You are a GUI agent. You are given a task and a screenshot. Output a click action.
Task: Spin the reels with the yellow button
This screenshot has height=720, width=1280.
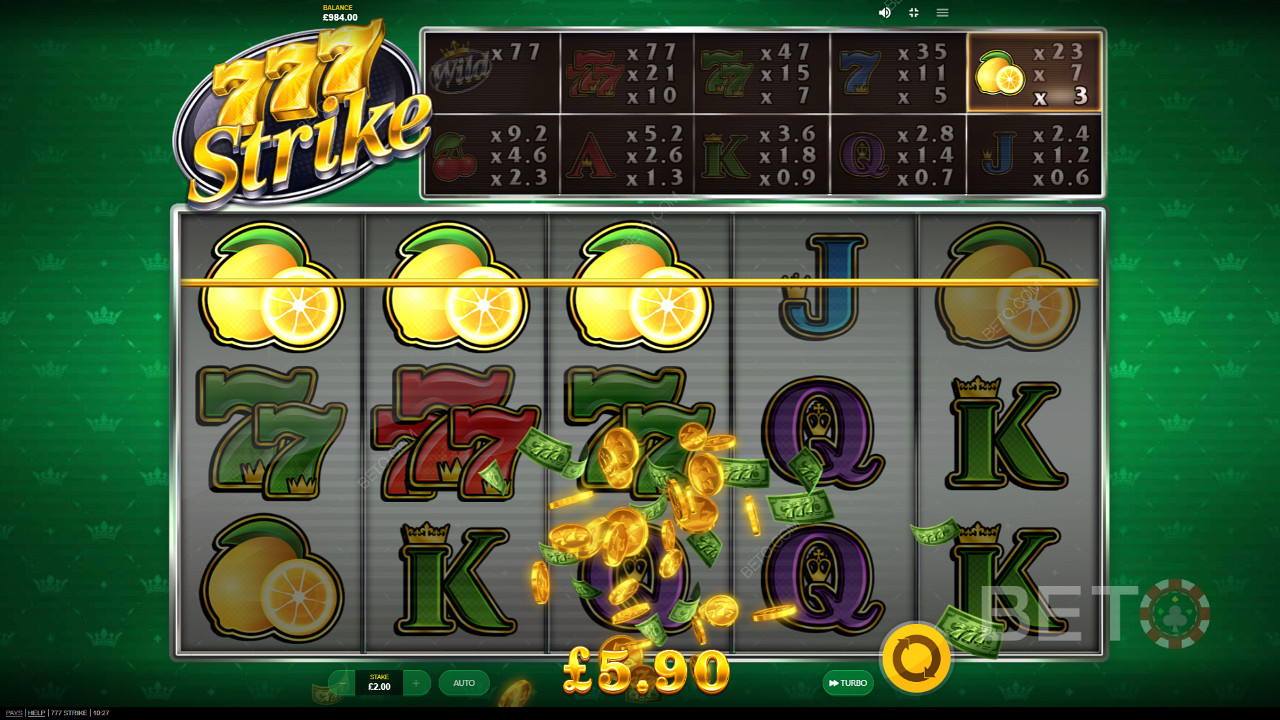point(916,658)
